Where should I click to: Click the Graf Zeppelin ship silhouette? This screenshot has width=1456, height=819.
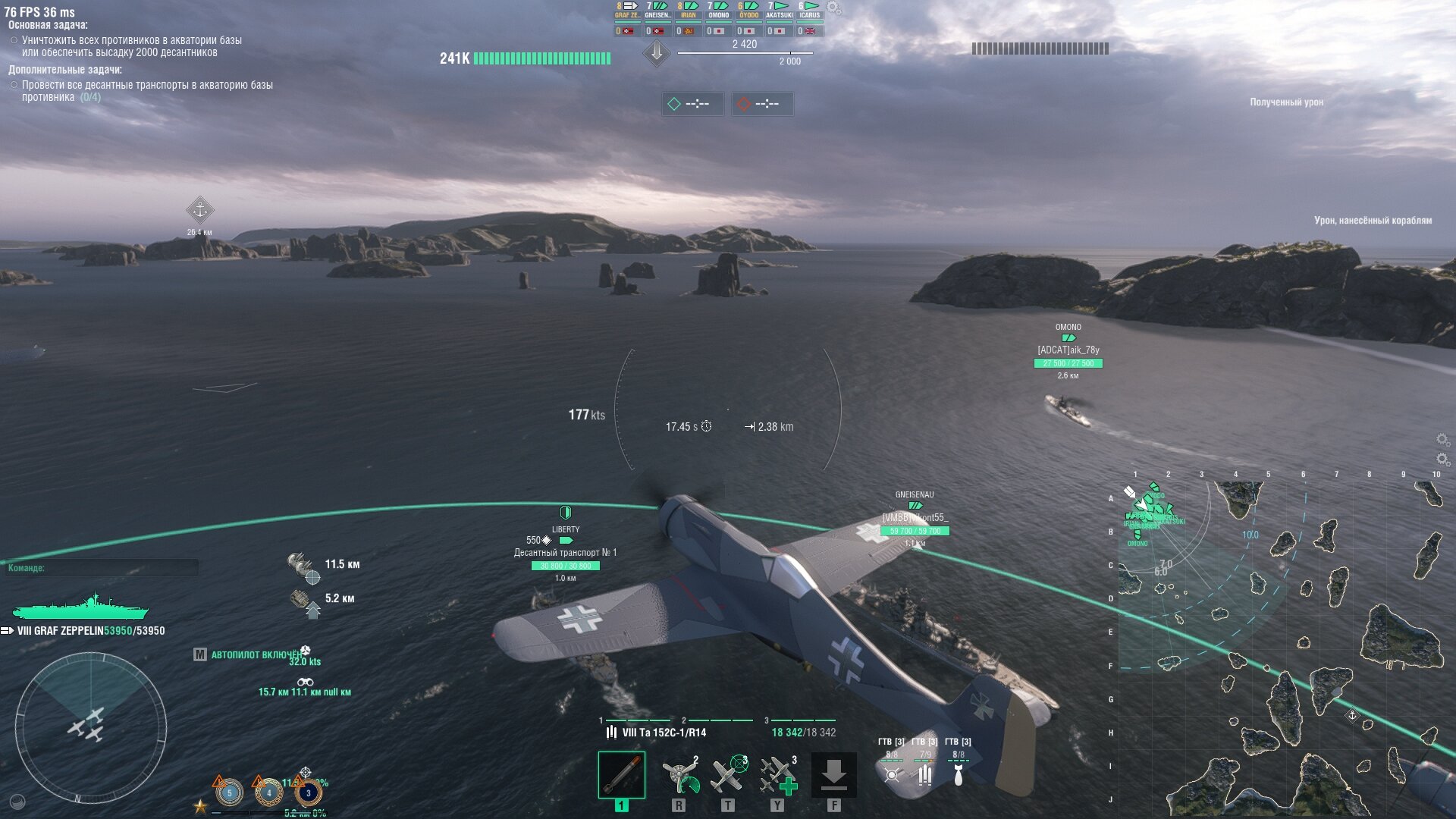80,608
